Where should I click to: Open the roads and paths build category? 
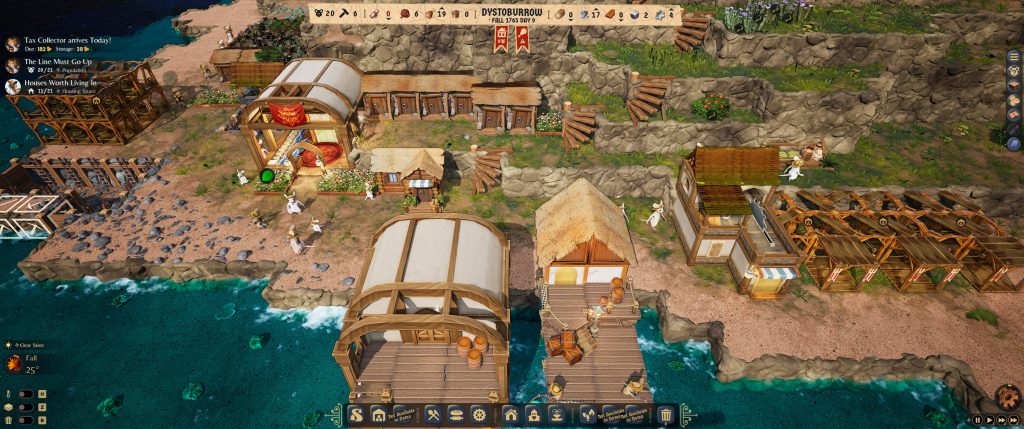coord(356,414)
